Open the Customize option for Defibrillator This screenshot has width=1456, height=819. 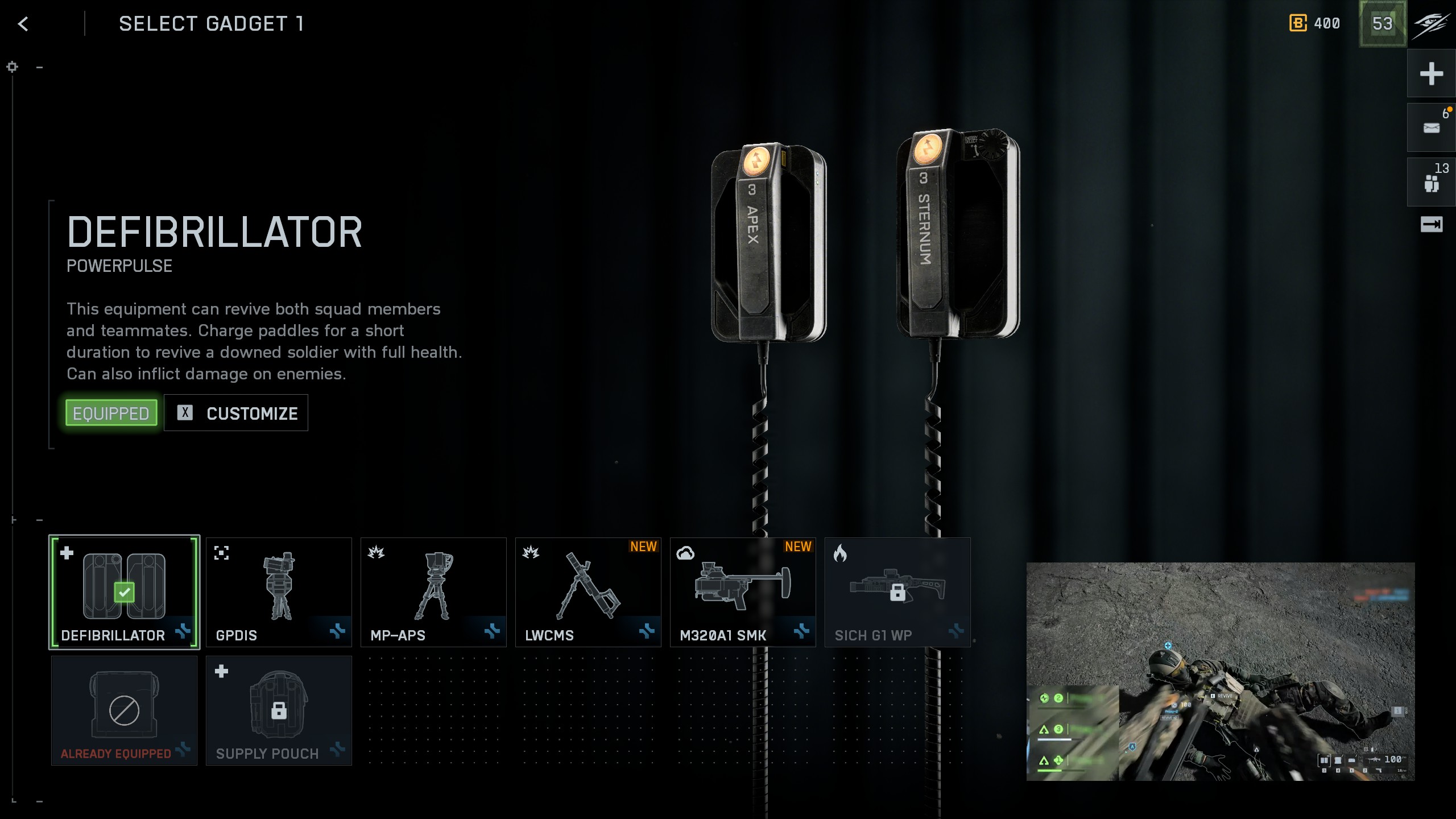click(x=236, y=413)
